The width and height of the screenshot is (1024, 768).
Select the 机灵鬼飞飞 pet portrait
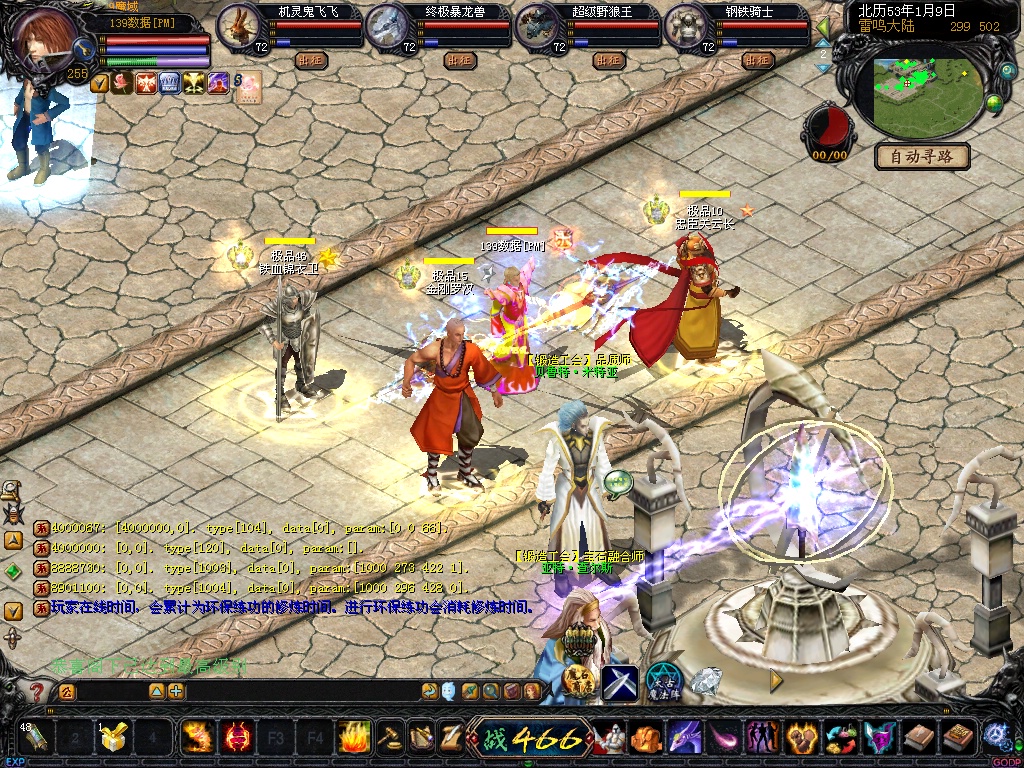[x=239, y=27]
